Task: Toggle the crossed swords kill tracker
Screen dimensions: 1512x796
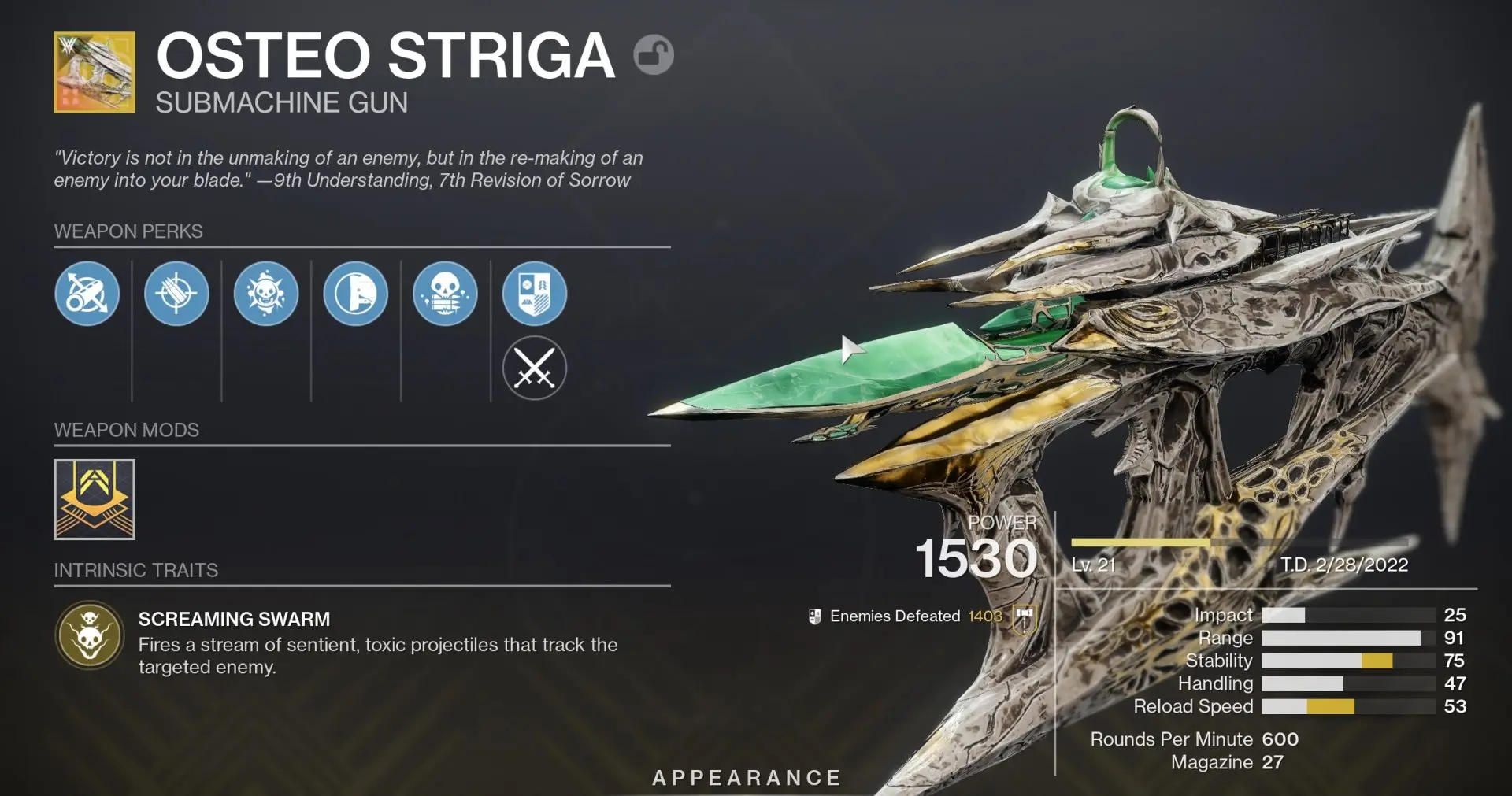Action: [535, 367]
